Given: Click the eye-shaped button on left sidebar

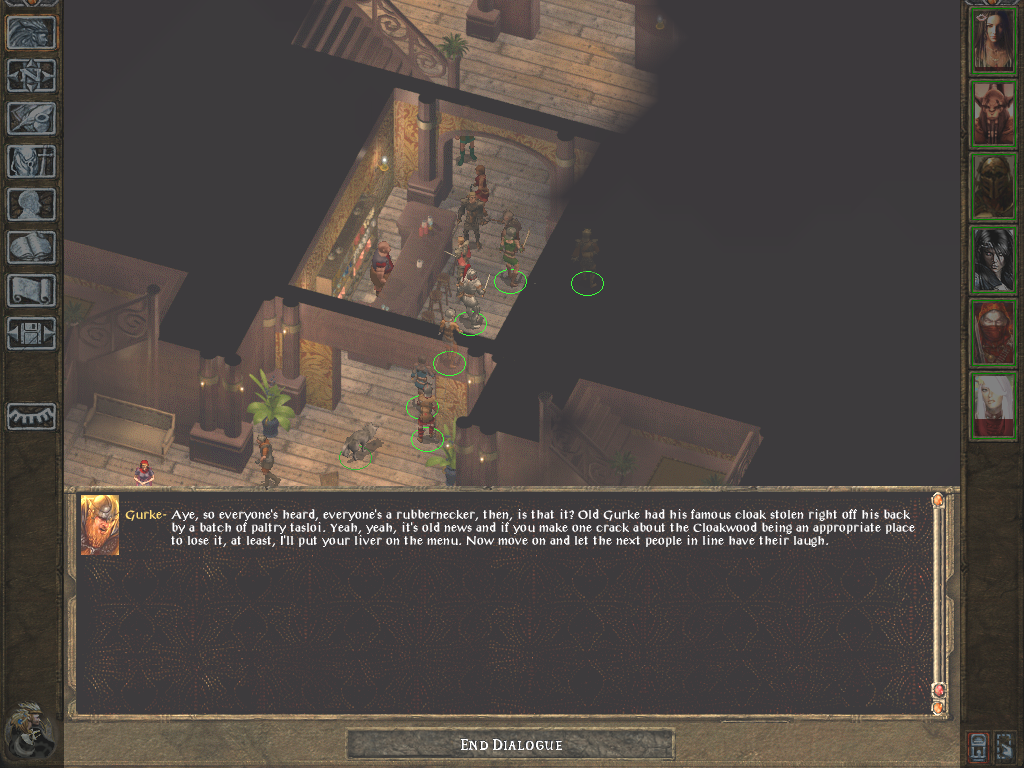Looking at the screenshot, I should click(31, 416).
